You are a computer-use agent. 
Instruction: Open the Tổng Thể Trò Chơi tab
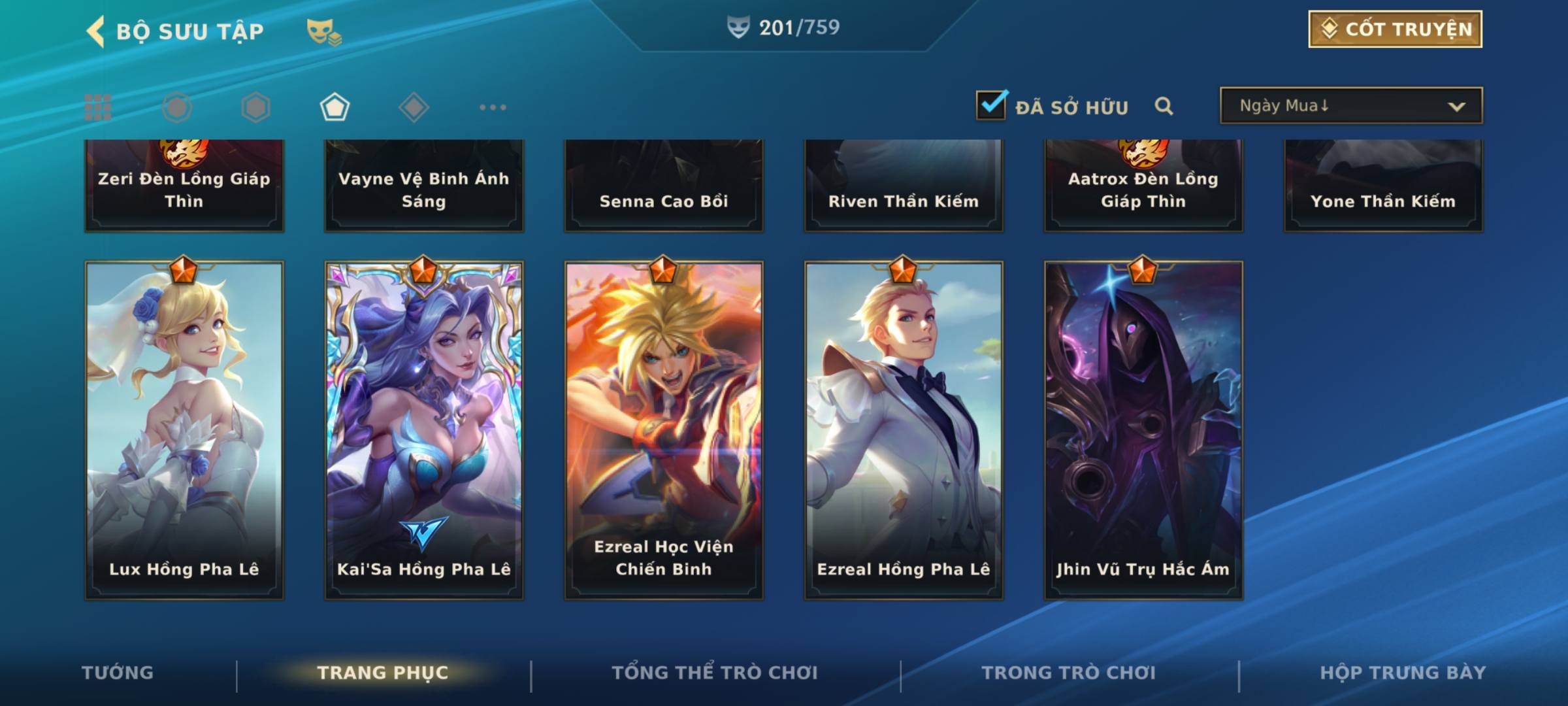(715, 673)
